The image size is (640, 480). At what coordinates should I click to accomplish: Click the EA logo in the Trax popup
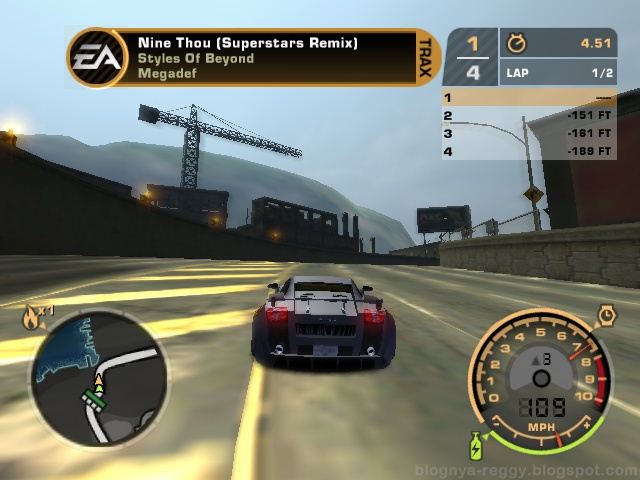coord(97,58)
